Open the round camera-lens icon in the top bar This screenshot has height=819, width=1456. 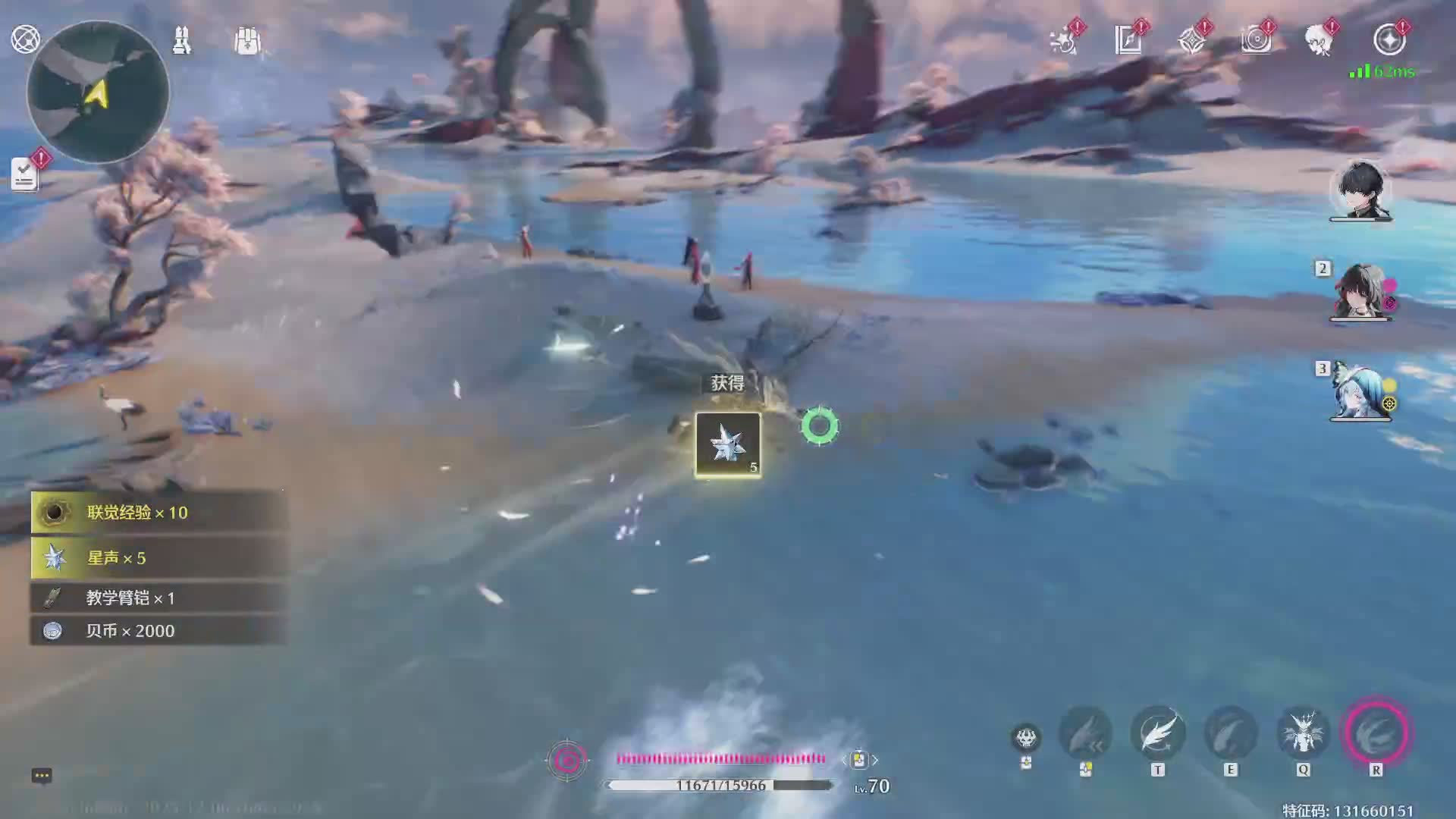coord(1256,39)
